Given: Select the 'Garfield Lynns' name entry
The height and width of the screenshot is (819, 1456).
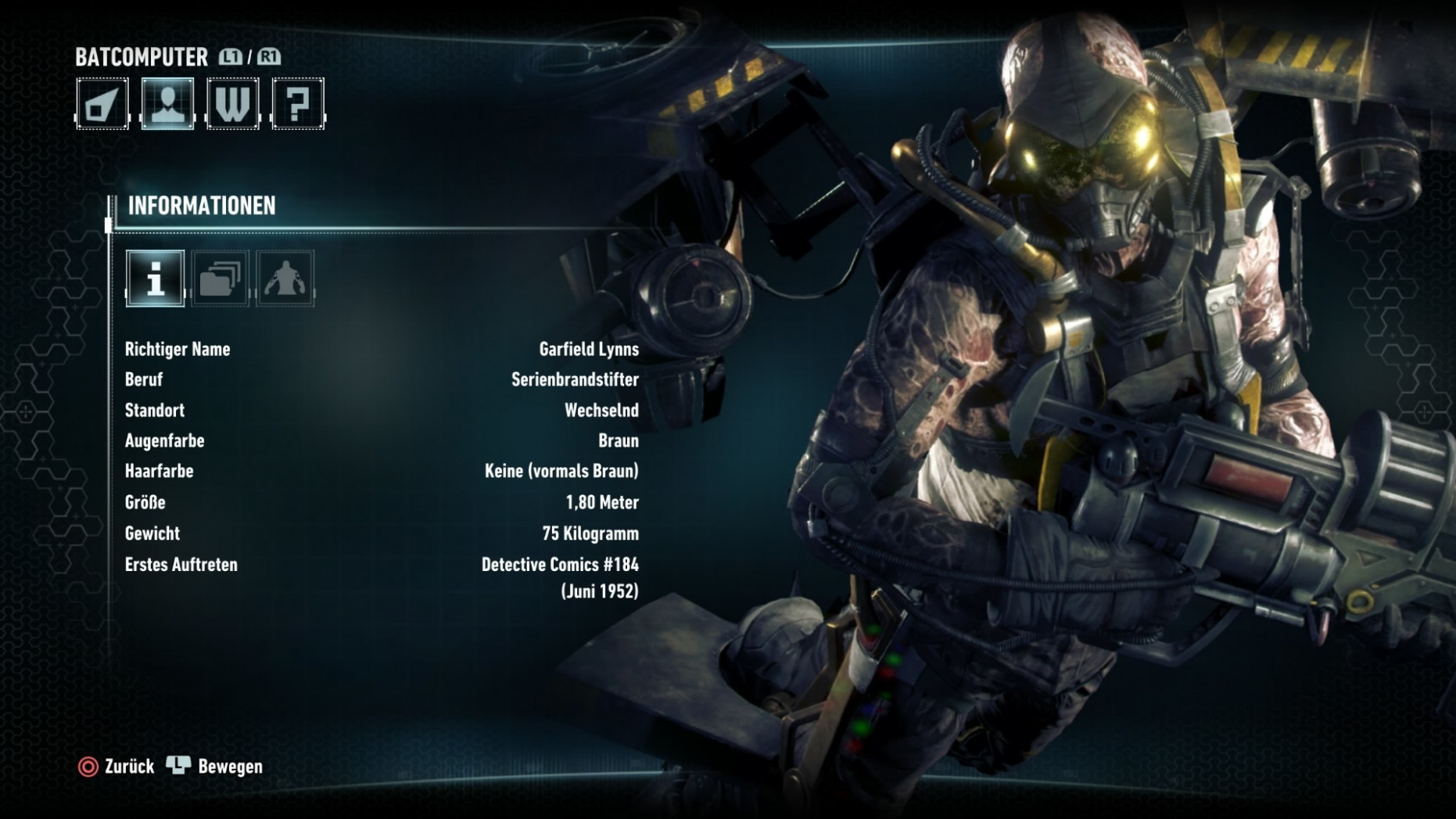Looking at the screenshot, I should (x=587, y=349).
